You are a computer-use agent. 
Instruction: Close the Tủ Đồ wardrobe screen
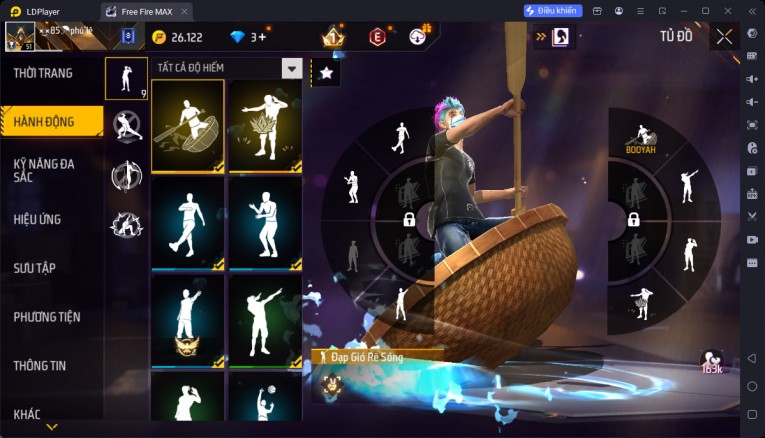coord(724,37)
